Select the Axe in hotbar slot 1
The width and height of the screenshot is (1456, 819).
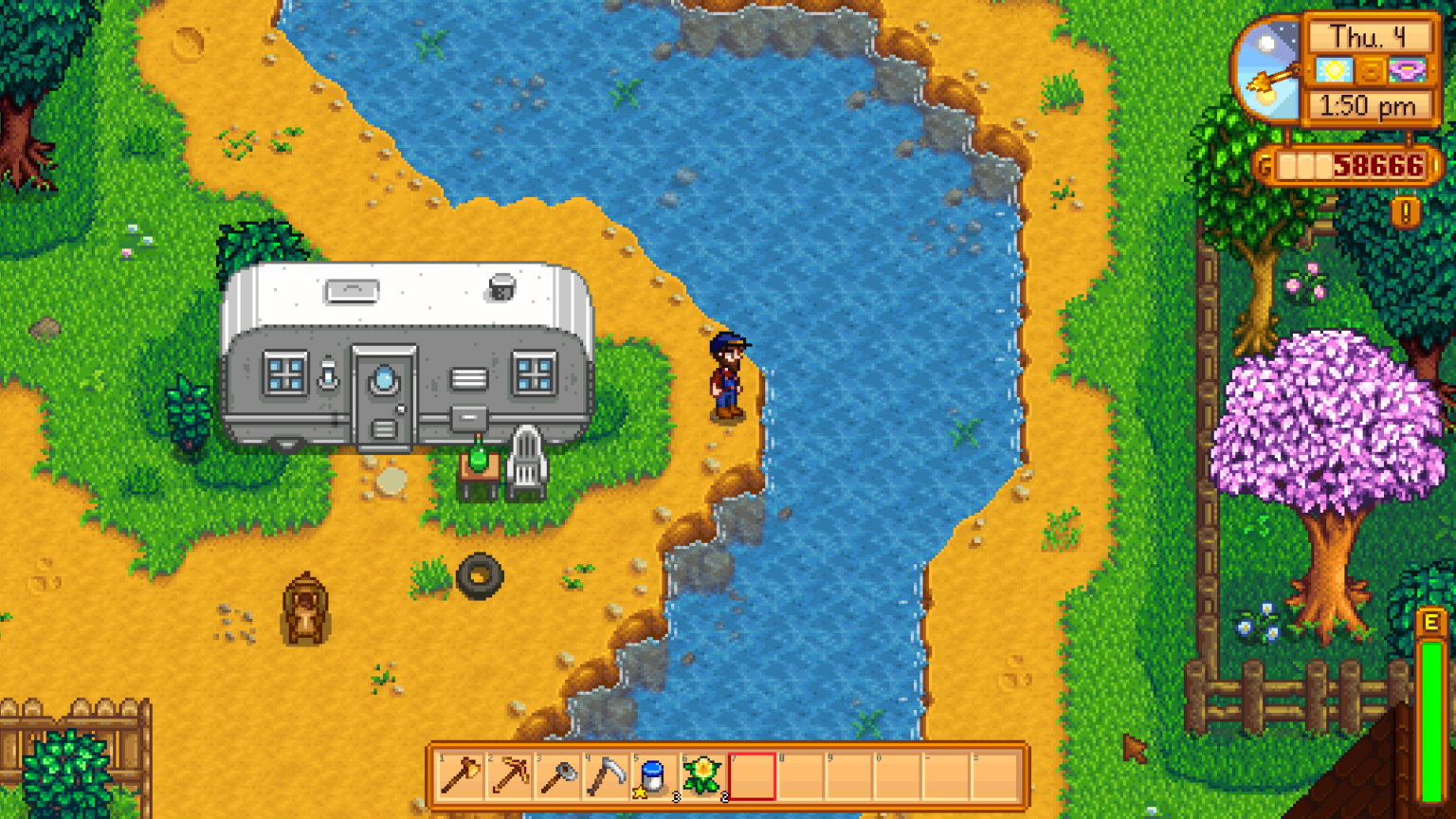tap(461, 777)
